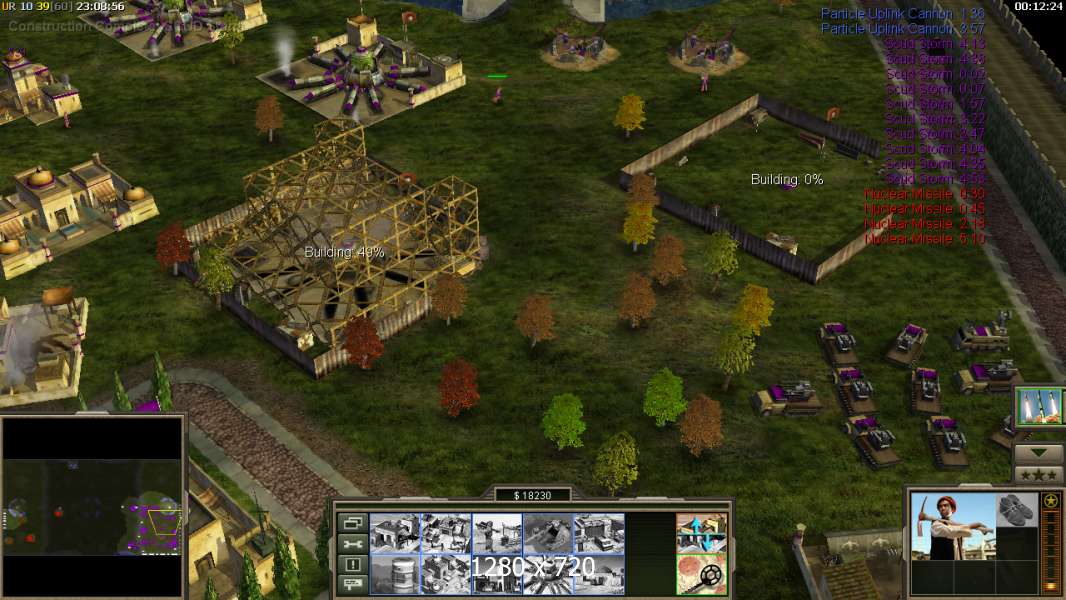
Task: Open the gold star general rank icon
Action: (1052, 500)
